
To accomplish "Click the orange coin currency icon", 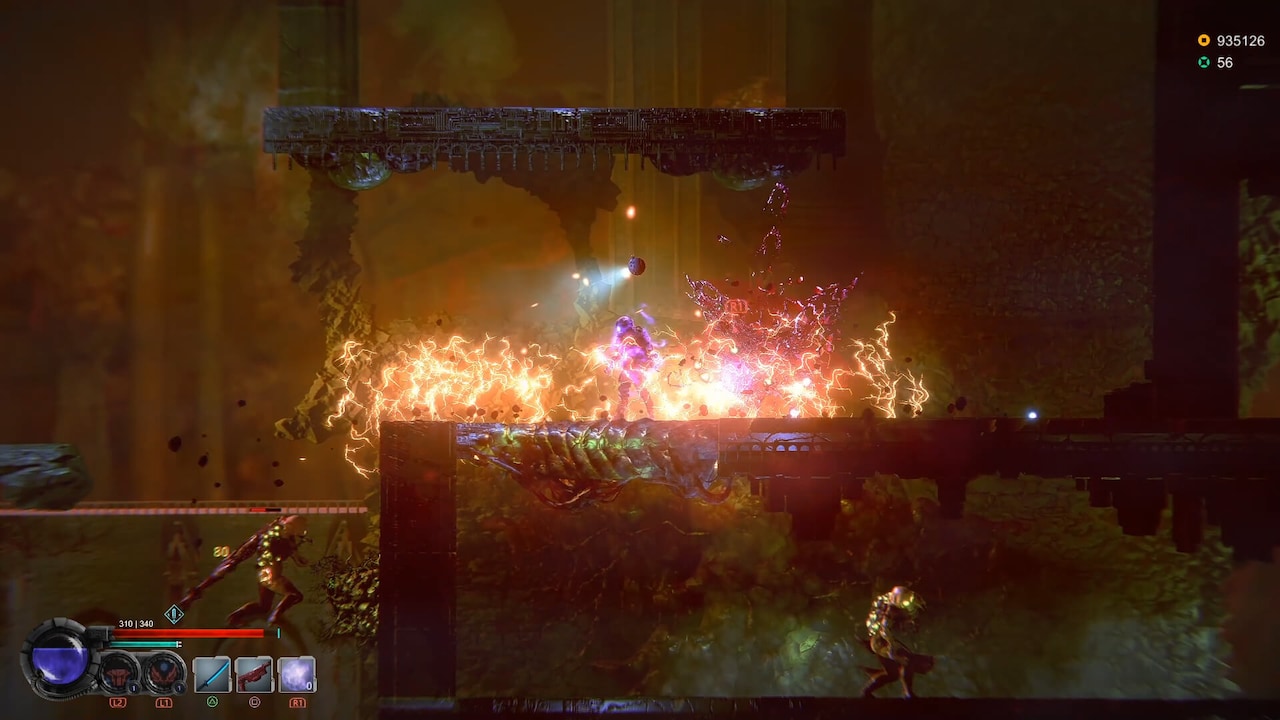I will point(1204,40).
